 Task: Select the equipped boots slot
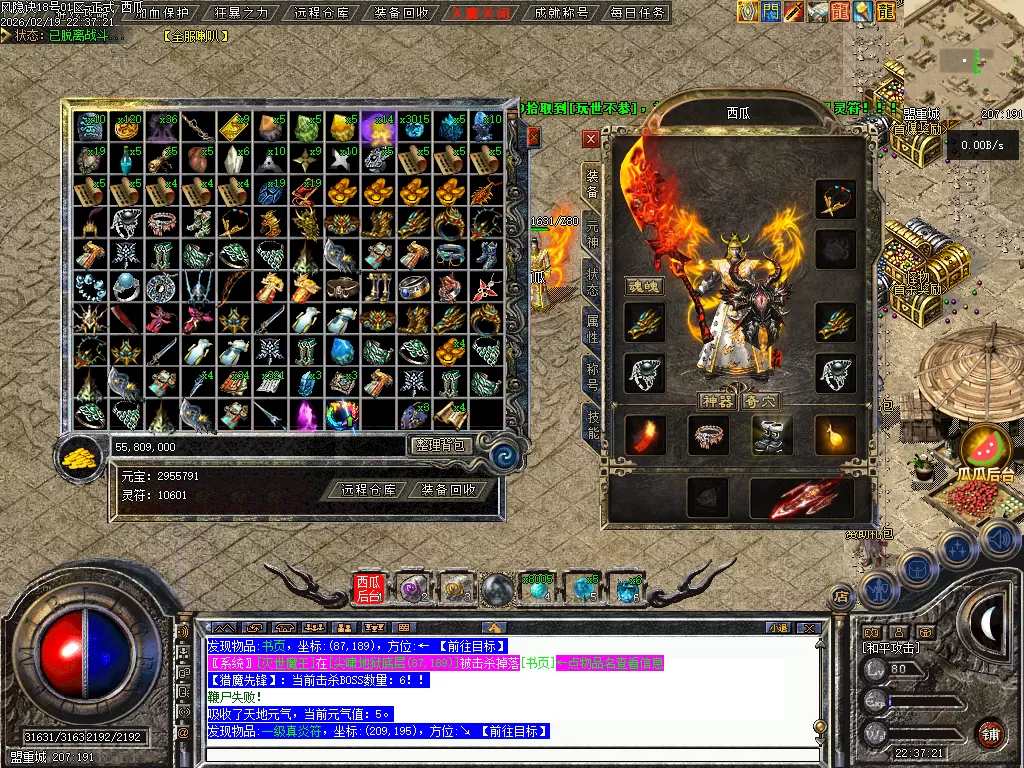[x=771, y=435]
